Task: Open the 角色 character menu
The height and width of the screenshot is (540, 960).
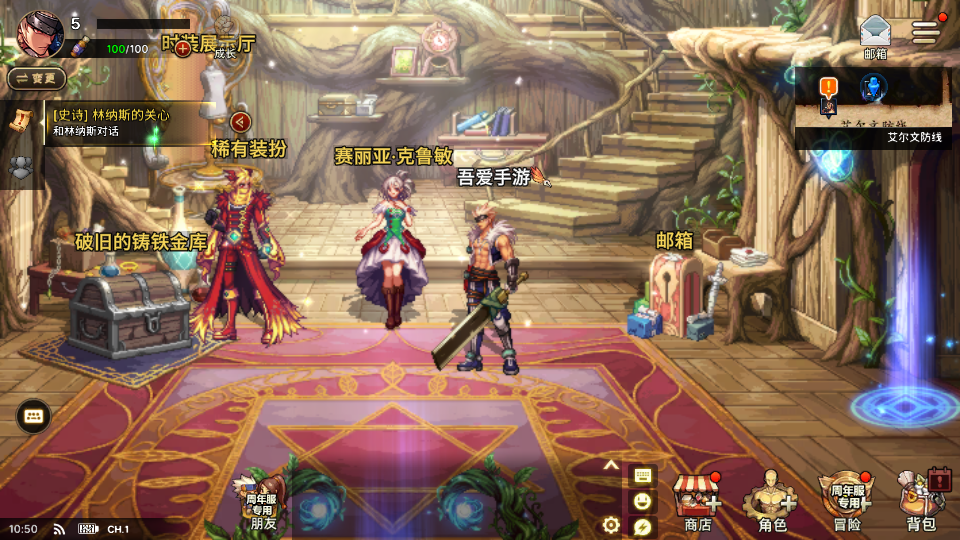Action: pos(772,502)
